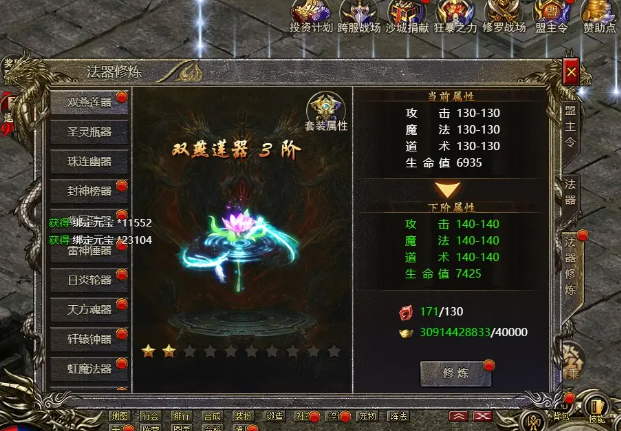The height and width of the screenshot is (431, 621).
Task: Switch to the 盟主令 side tab
Action: [x=570, y=128]
